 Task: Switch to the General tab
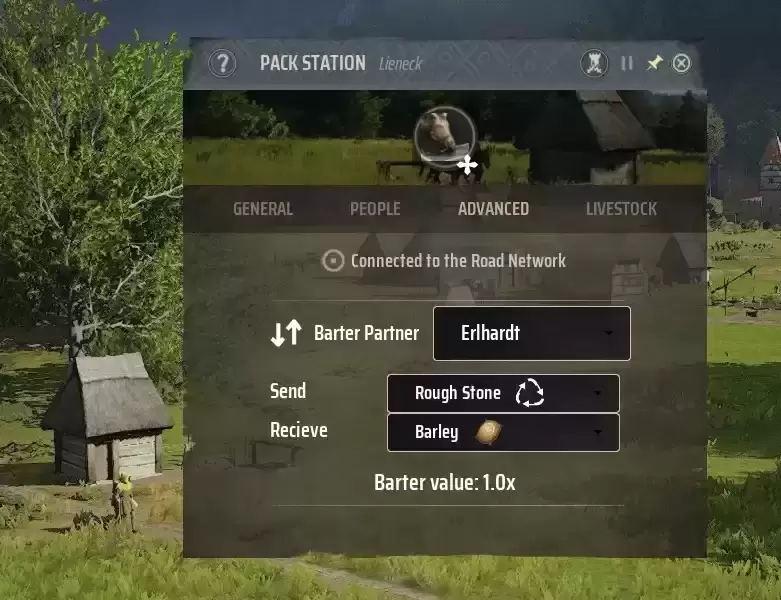click(263, 209)
